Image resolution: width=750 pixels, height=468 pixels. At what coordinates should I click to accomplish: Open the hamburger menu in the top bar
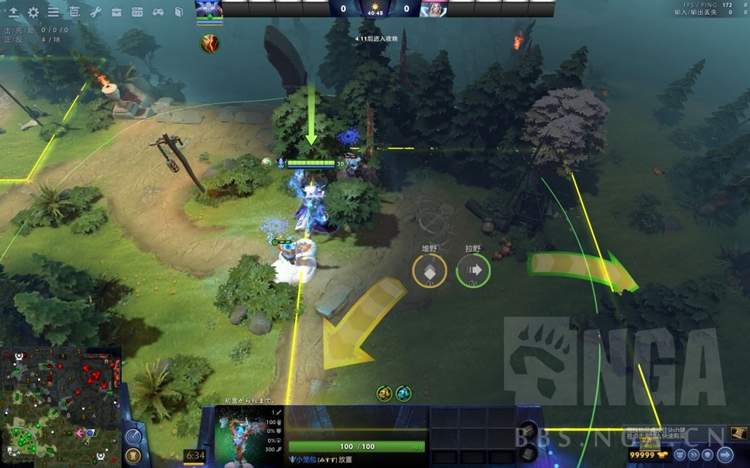pos(53,12)
